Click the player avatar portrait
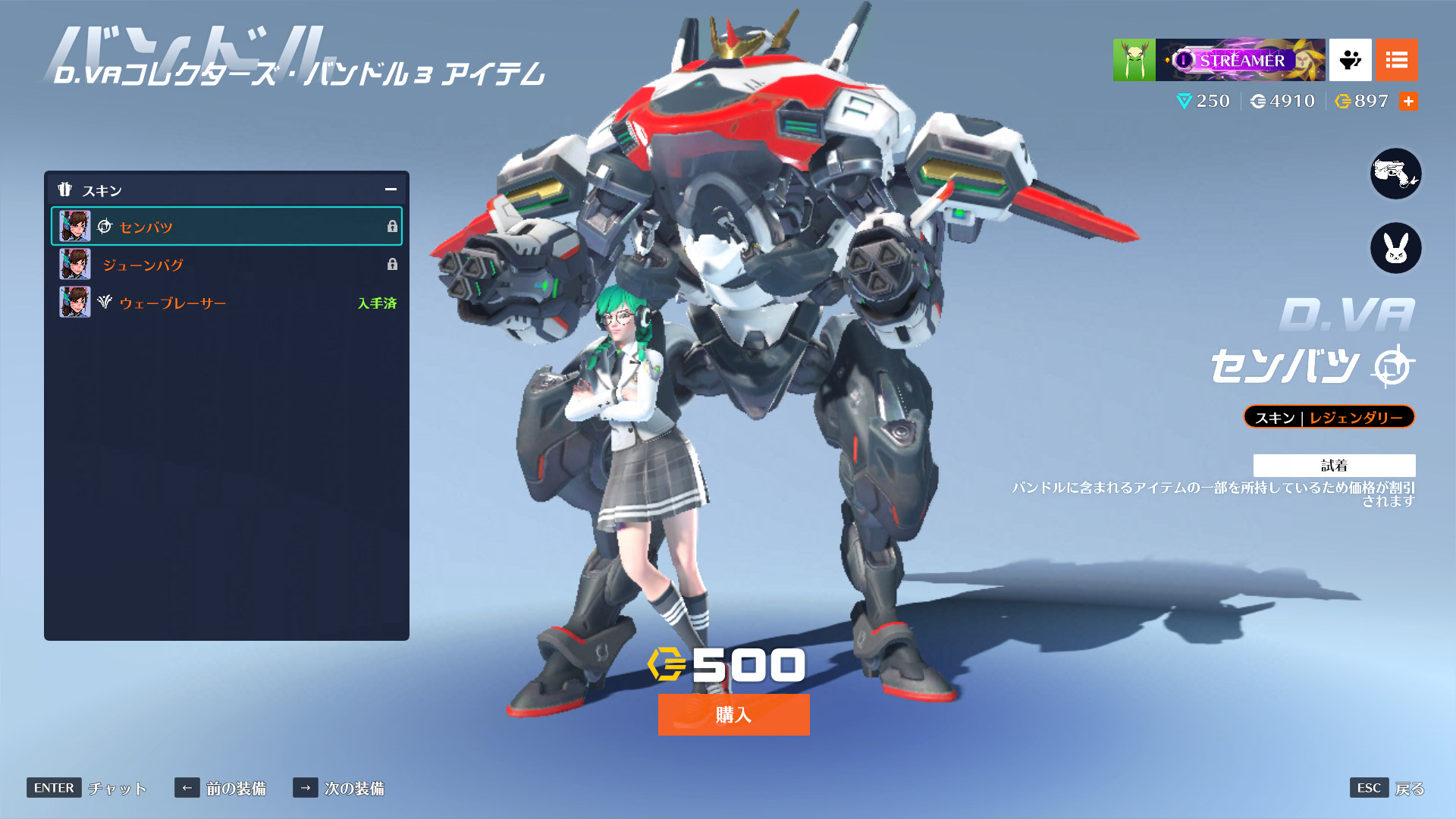 coord(1134,60)
